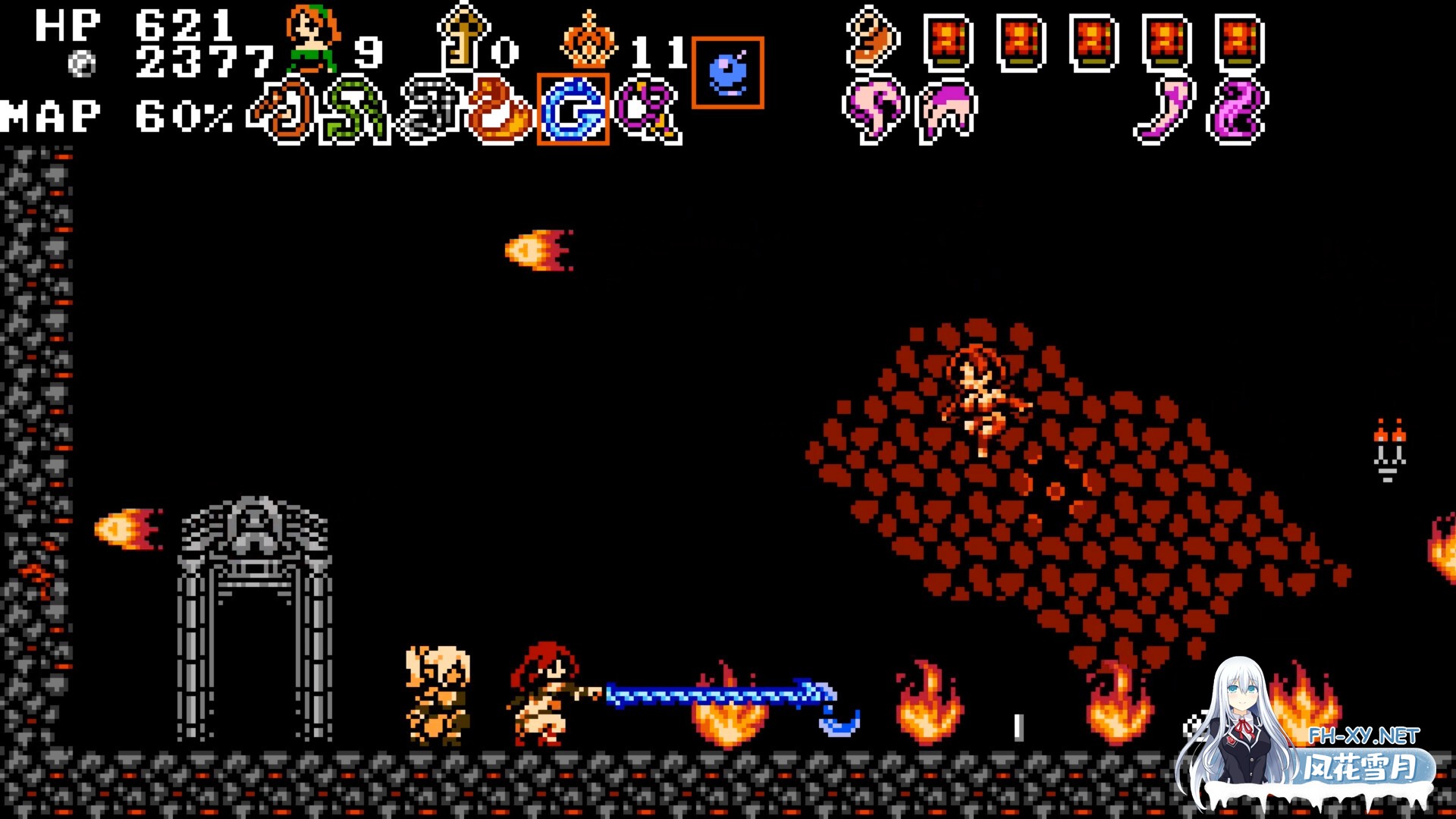Select the pink shorts equipment icon
This screenshot has width=1456, height=819.
click(947, 111)
